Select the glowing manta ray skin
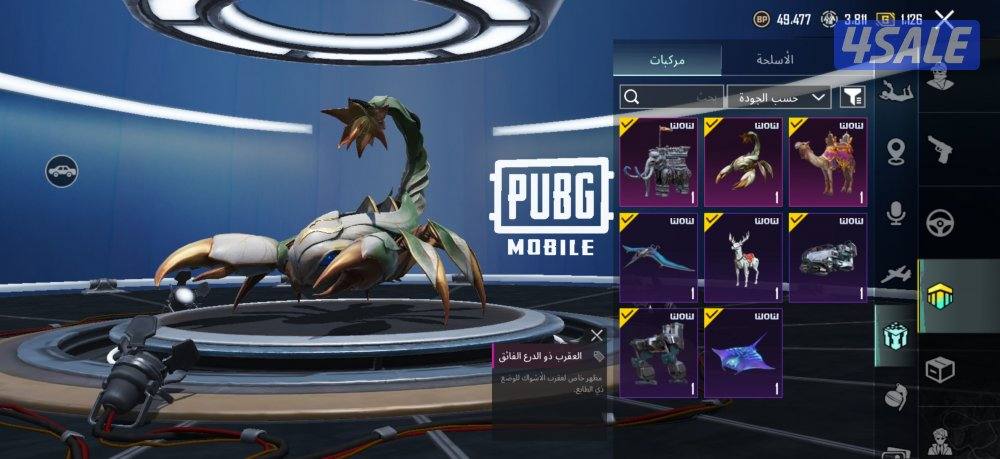The height and width of the screenshot is (459, 1000). coord(743,353)
